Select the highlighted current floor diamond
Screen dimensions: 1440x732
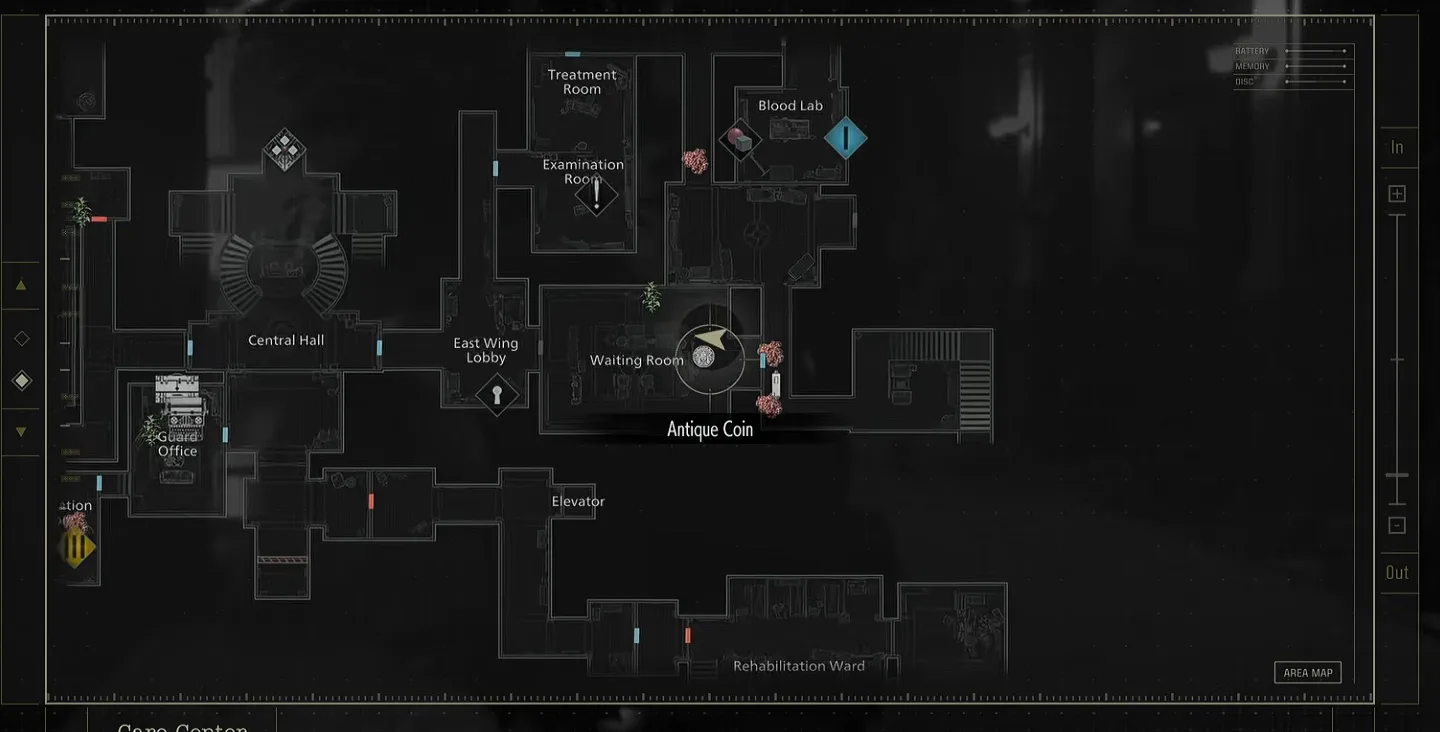[21, 380]
